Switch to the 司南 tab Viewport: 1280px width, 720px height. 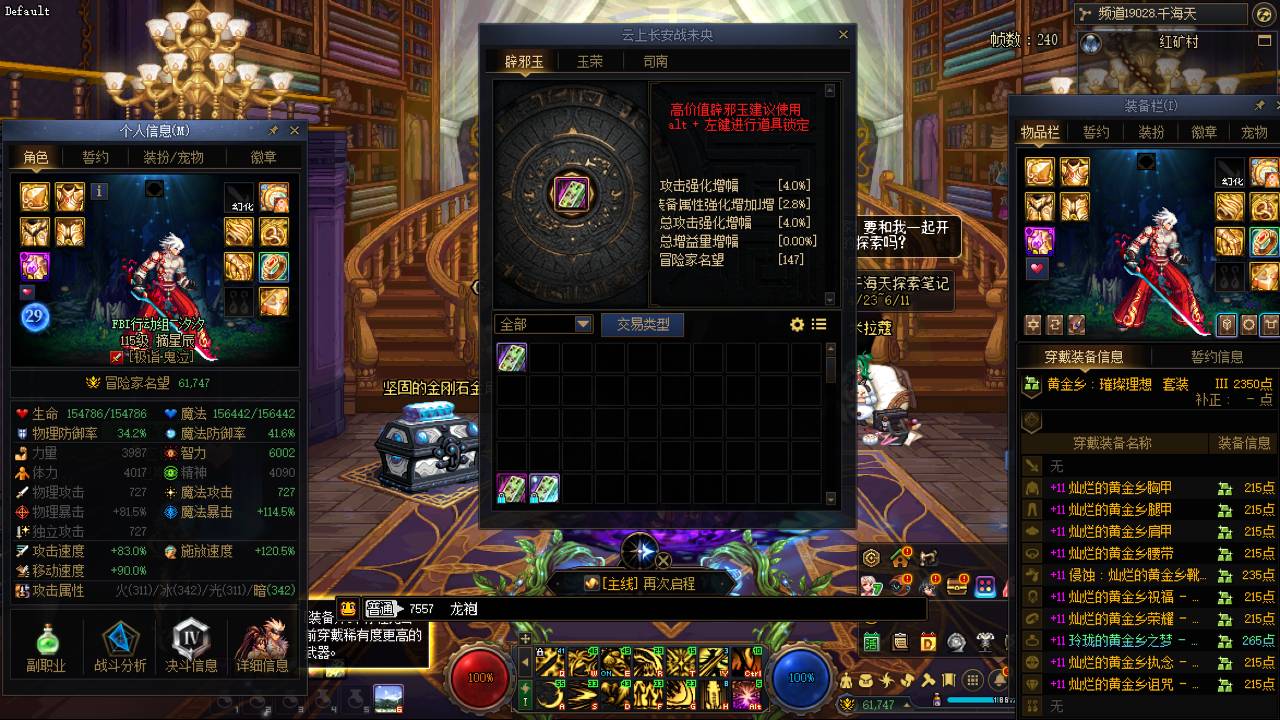pyautogui.click(x=655, y=61)
